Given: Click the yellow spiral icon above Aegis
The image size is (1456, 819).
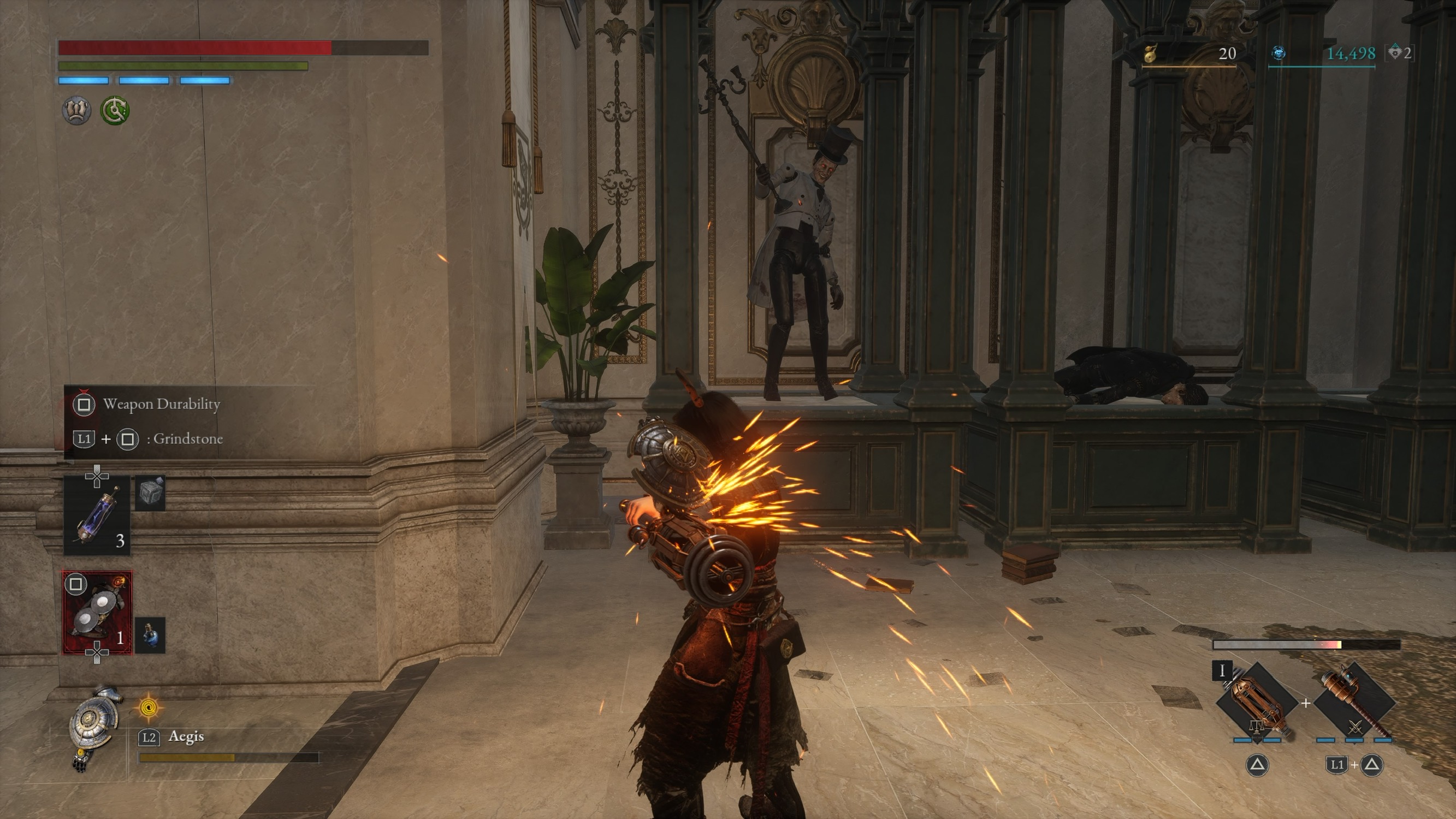Looking at the screenshot, I should (x=149, y=707).
